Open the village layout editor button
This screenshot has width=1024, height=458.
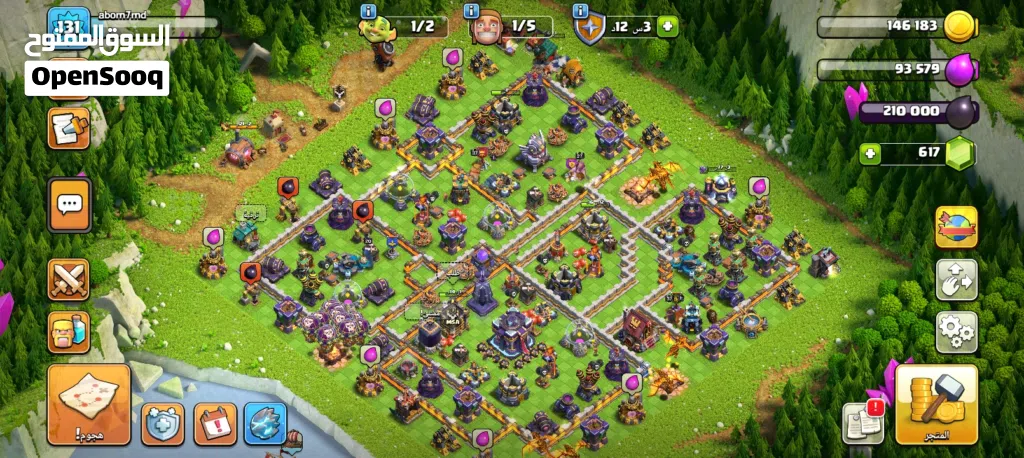(x=956, y=280)
